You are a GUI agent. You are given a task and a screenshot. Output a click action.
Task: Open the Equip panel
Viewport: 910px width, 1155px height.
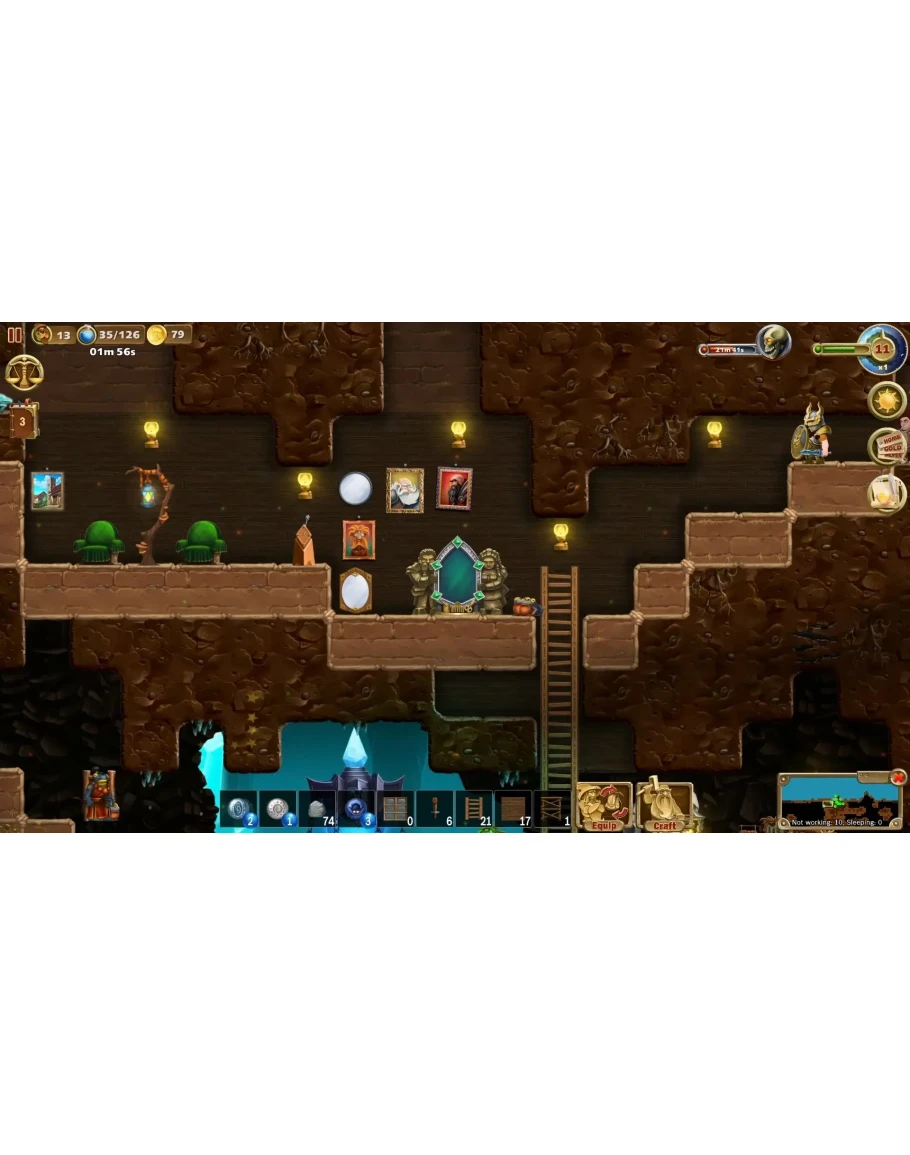pyautogui.click(x=604, y=807)
